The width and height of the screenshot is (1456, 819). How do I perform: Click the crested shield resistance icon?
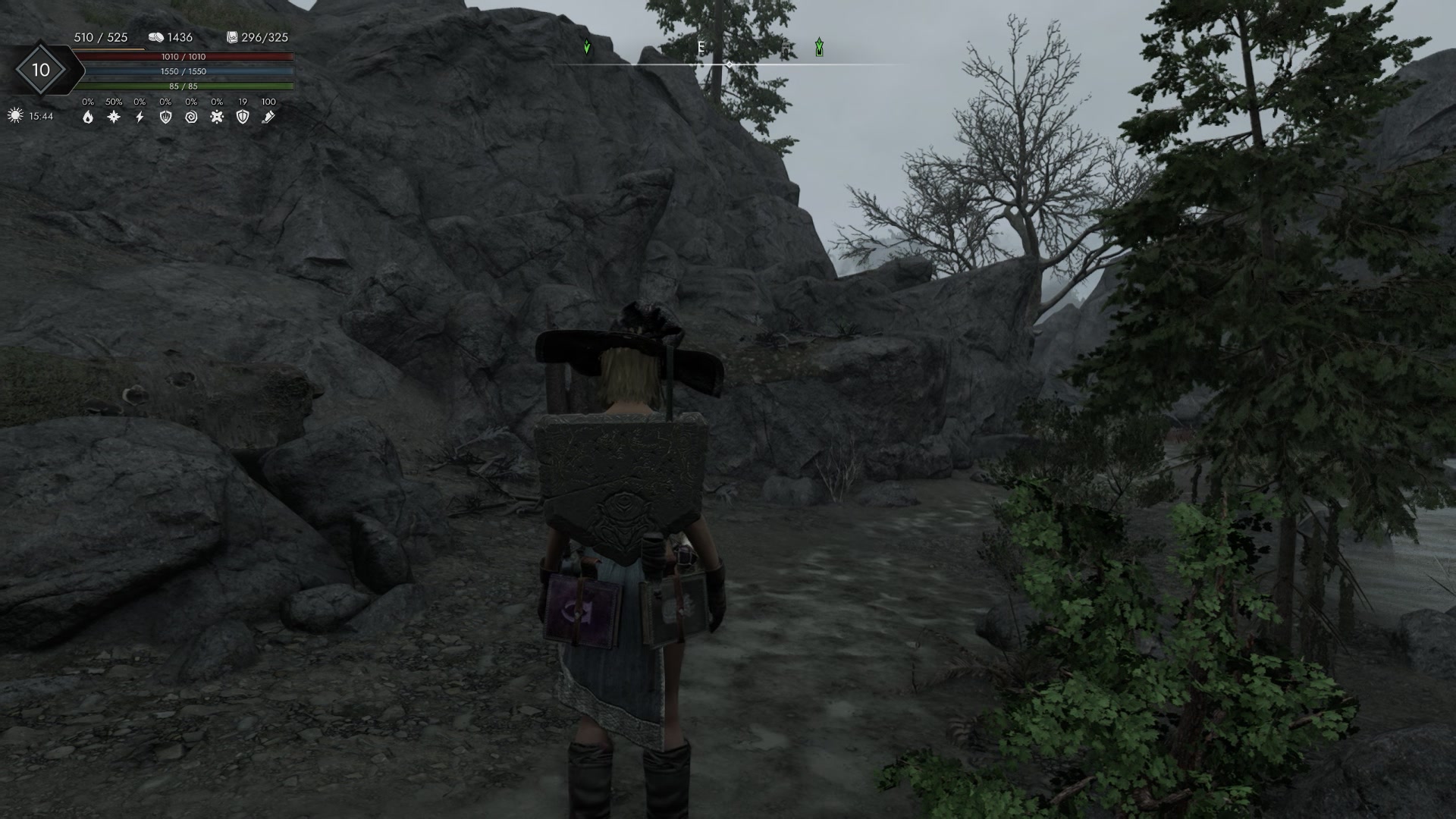tap(165, 118)
